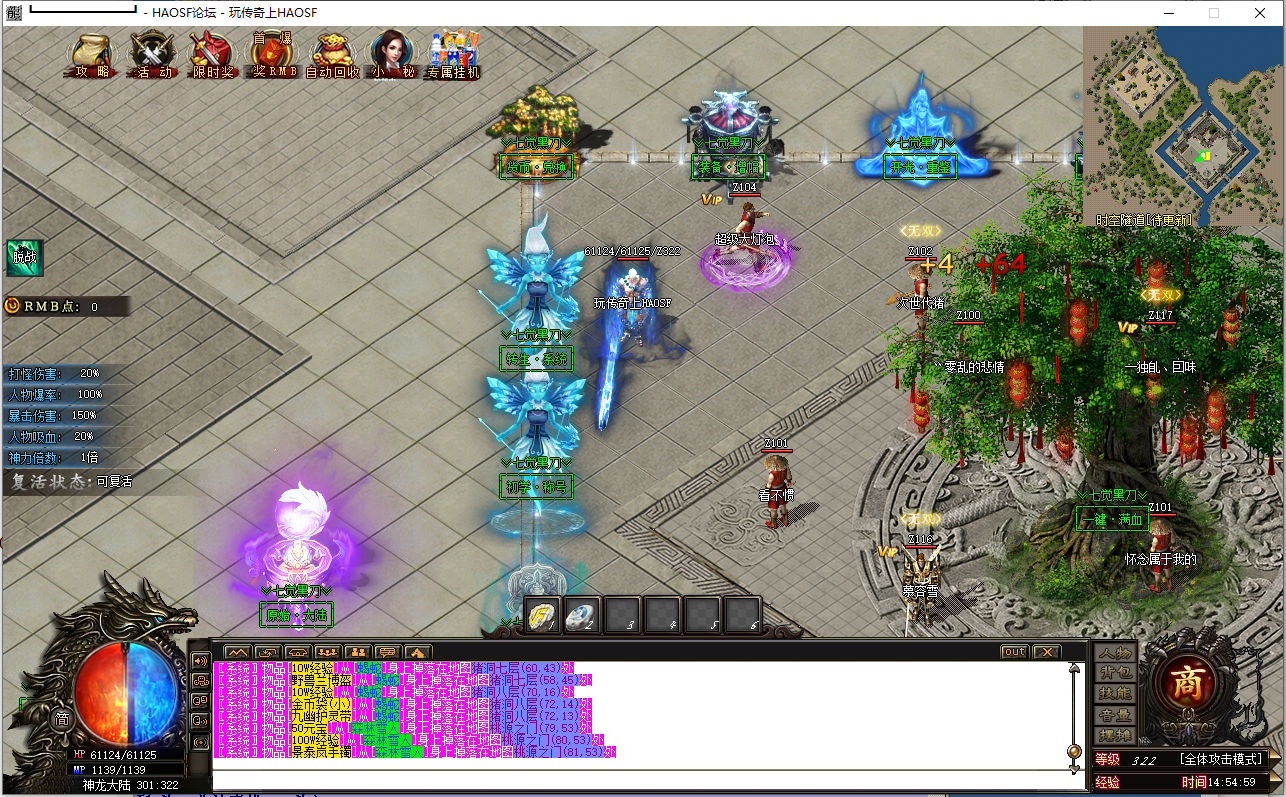The width and height of the screenshot is (1286, 797).
Task: Open the 限时奖 timed reward gift icon
Action: 212,56
